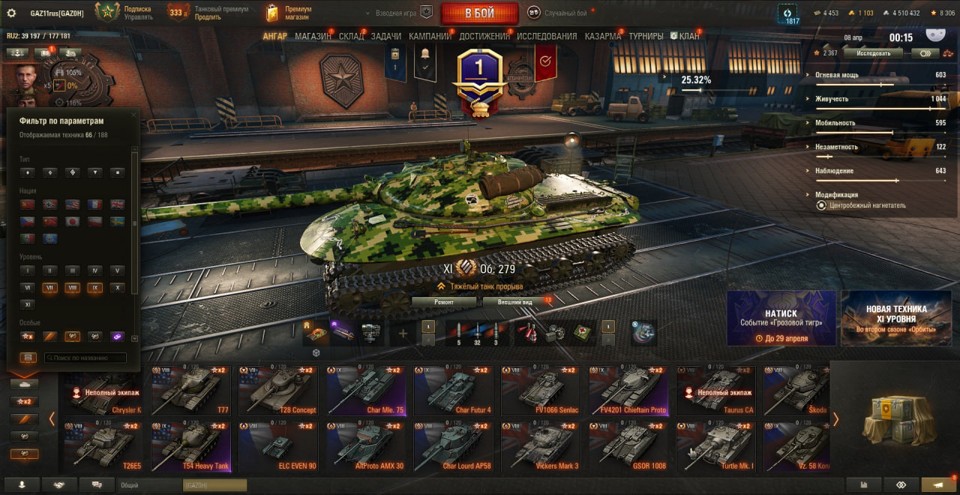Click the Исследовать button
960x495 pixels.
(872, 53)
